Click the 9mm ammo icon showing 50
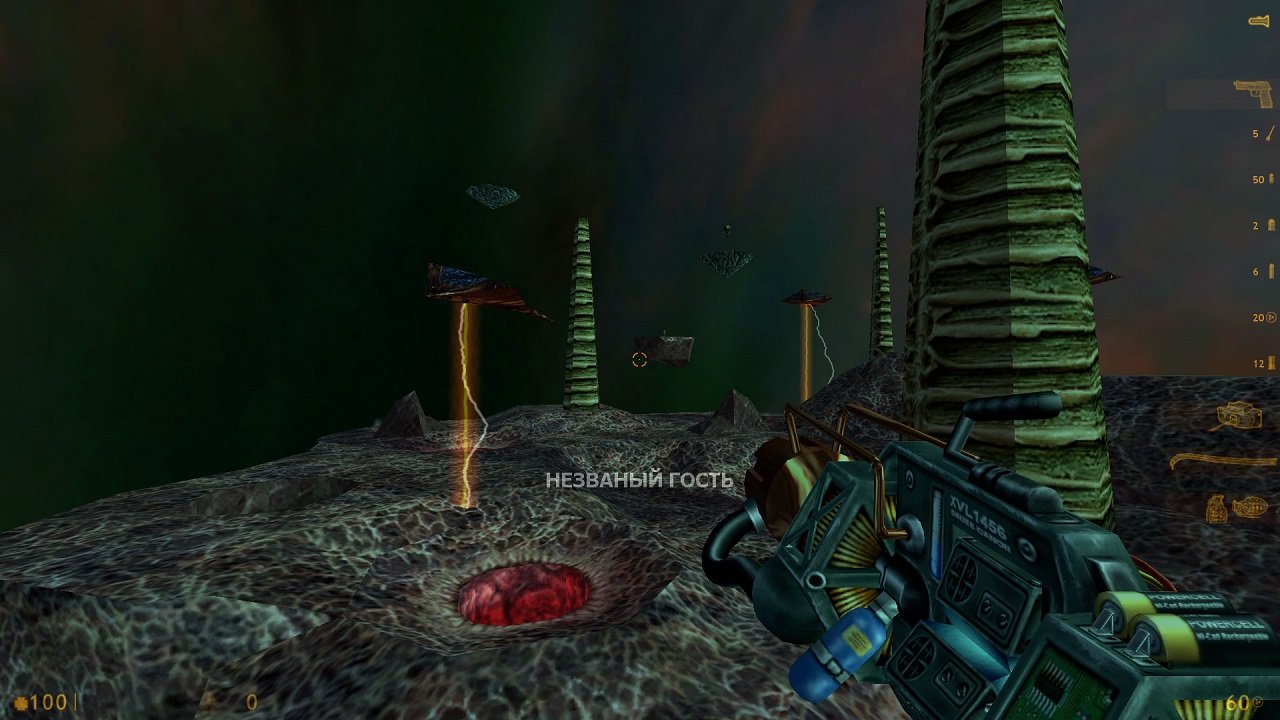The width and height of the screenshot is (1280, 720). [1268, 177]
